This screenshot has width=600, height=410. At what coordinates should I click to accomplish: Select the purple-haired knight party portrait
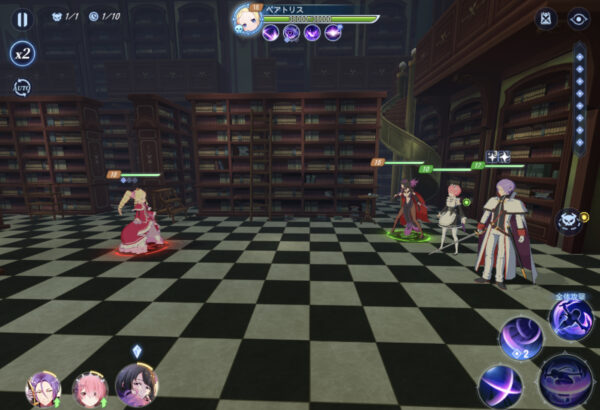[42, 387]
